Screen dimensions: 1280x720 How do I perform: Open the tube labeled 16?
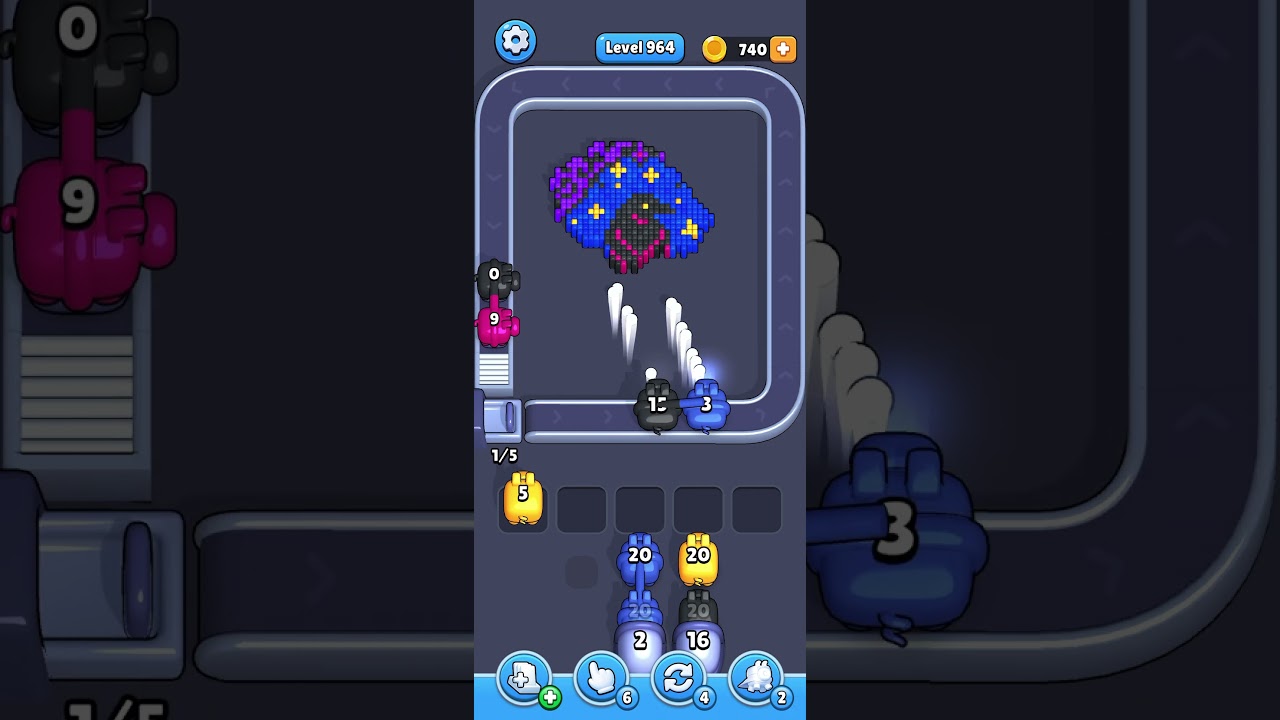pos(699,640)
